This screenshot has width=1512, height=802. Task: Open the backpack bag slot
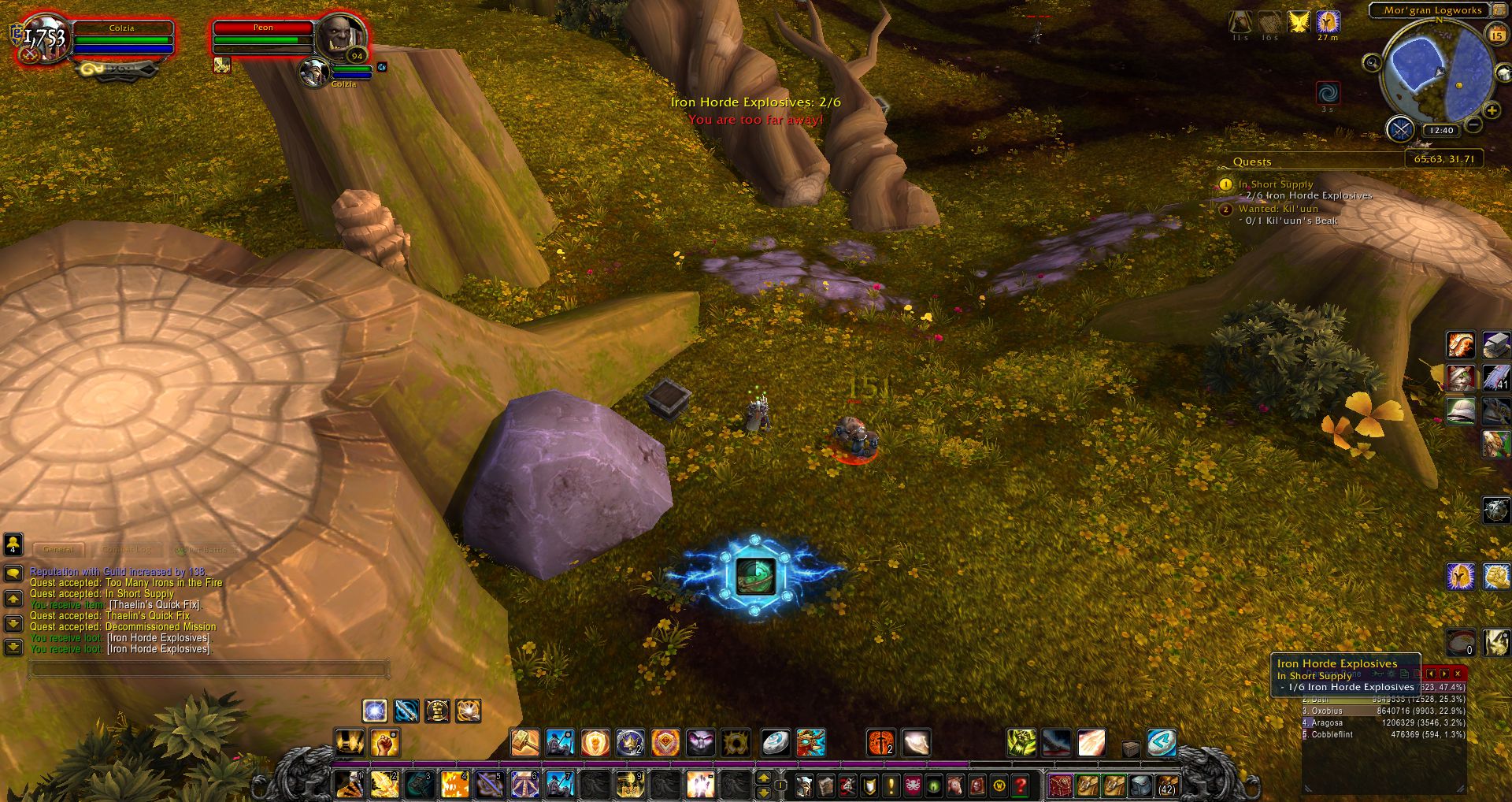1167,785
